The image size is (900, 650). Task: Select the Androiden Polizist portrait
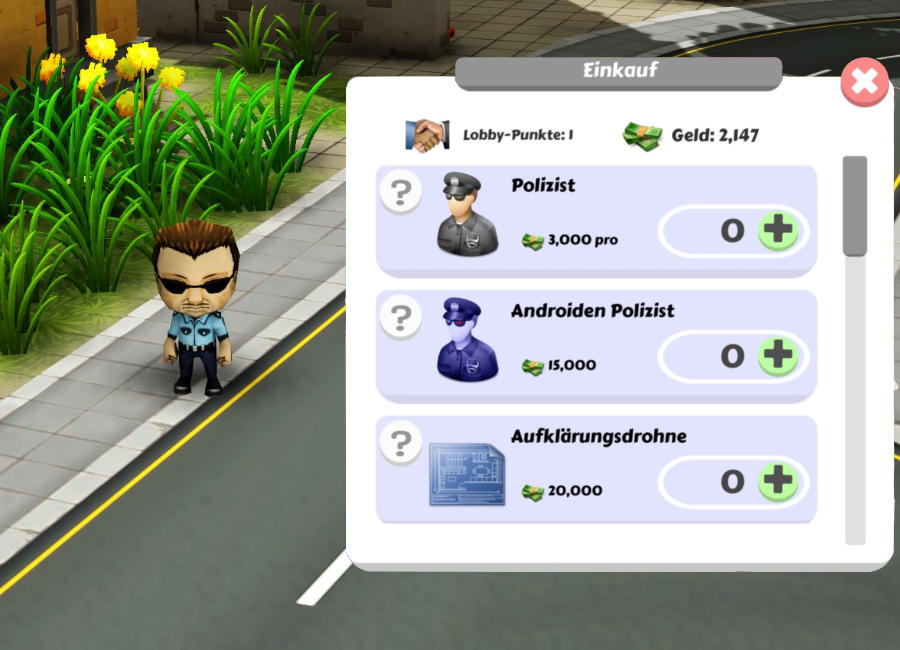pyautogui.click(x=467, y=340)
